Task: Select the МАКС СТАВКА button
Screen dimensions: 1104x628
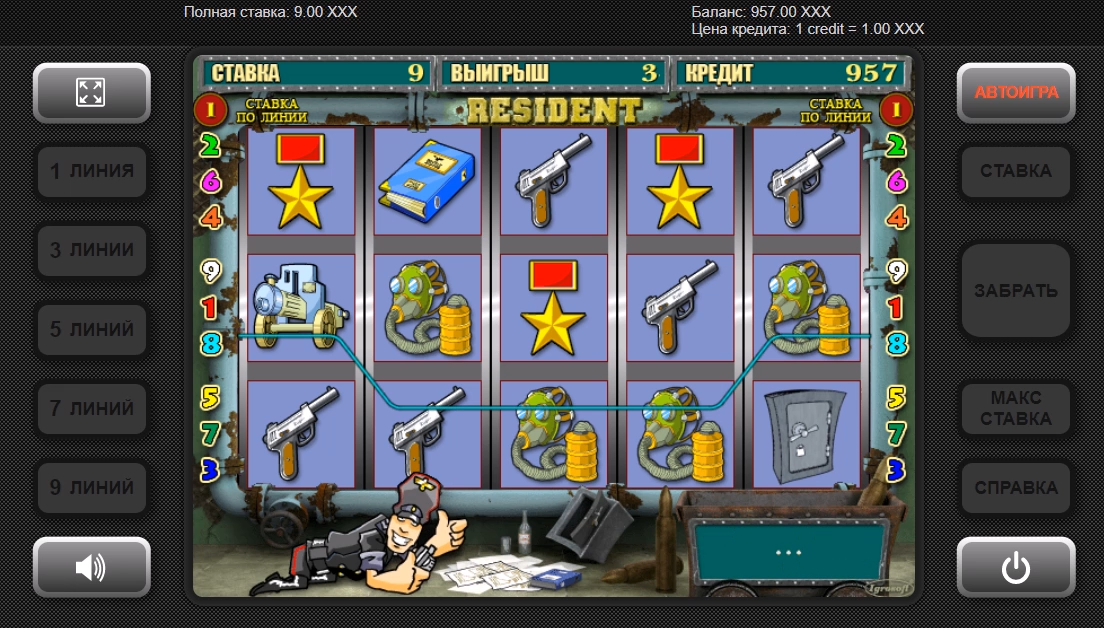Action: [1016, 408]
